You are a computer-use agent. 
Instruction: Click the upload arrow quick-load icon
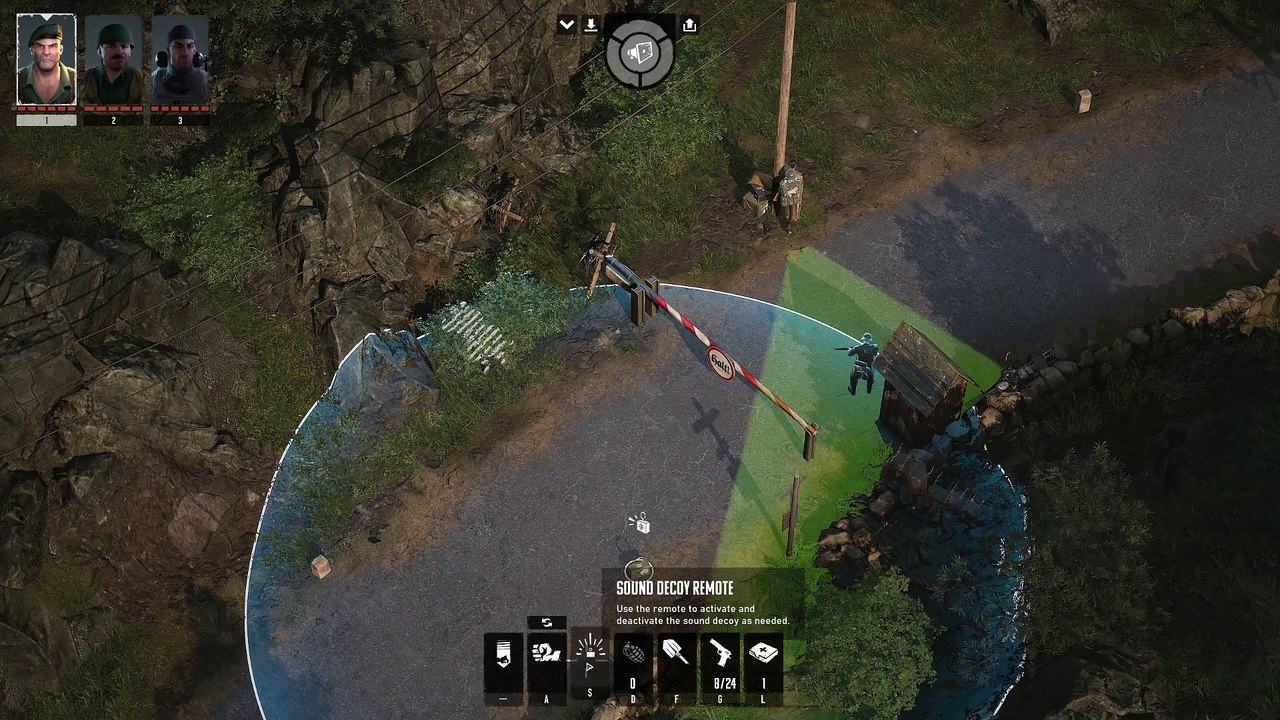click(x=689, y=25)
